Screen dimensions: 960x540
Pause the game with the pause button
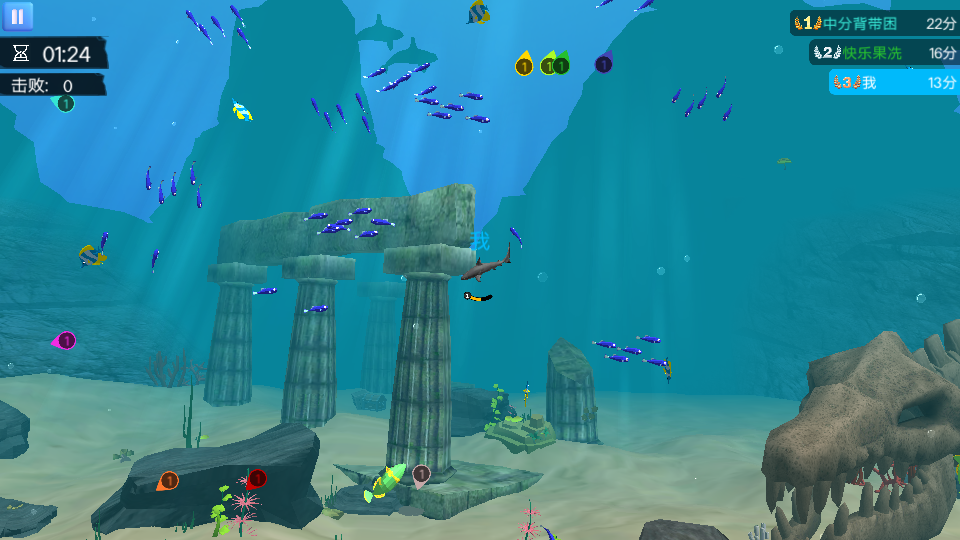18,16
